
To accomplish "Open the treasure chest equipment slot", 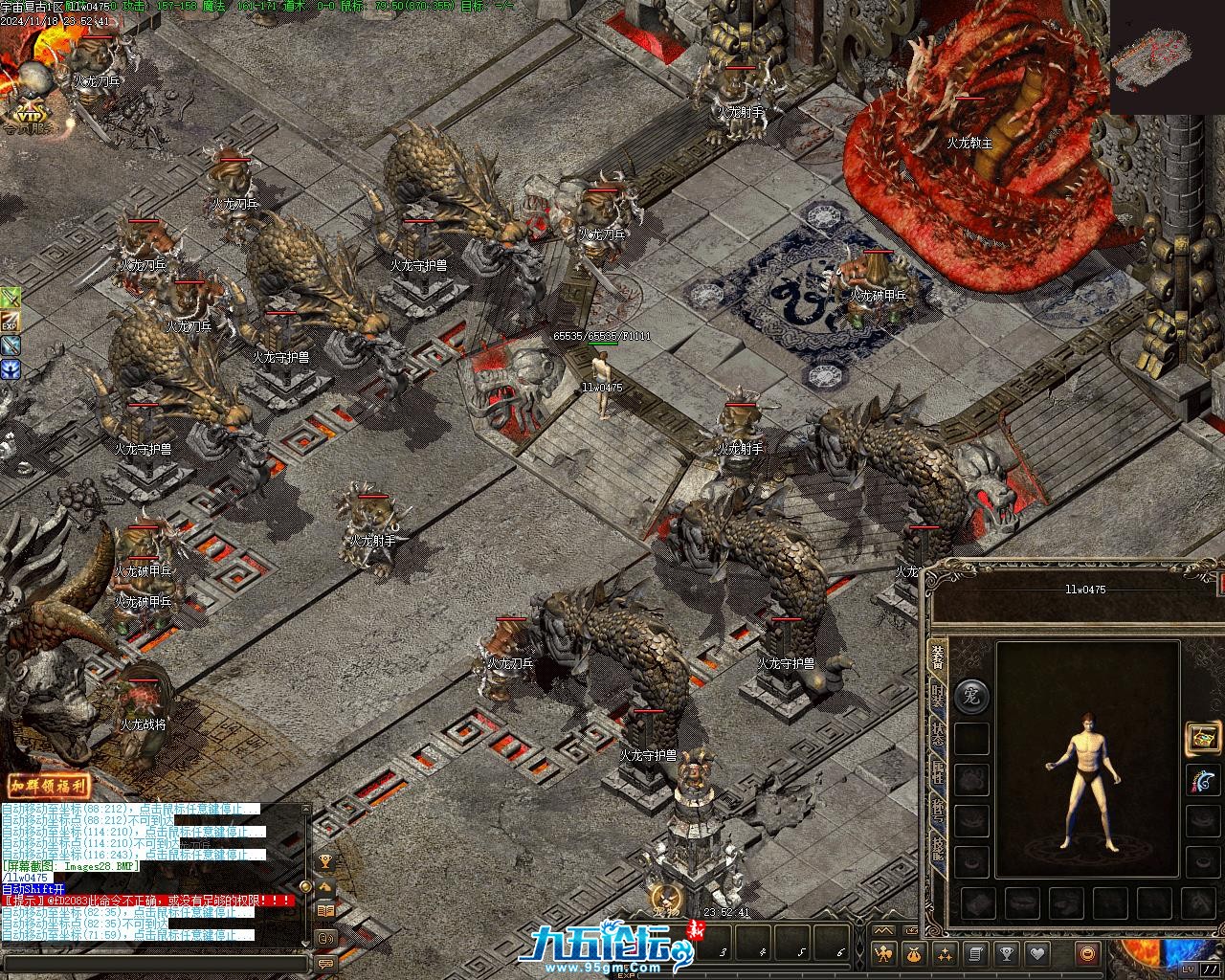I will [1203, 738].
